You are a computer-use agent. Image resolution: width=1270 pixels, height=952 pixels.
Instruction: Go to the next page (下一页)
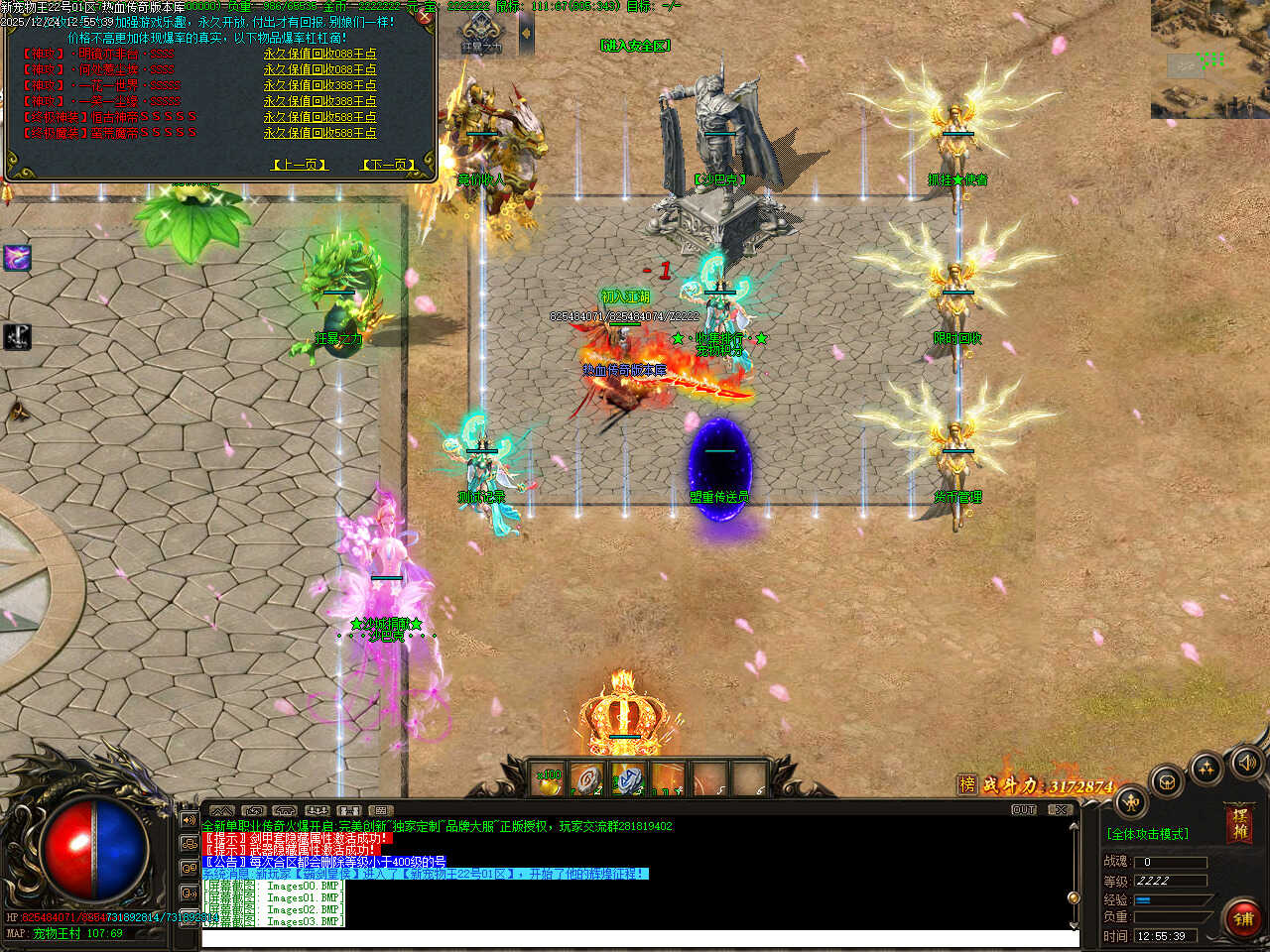[x=388, y=165]
